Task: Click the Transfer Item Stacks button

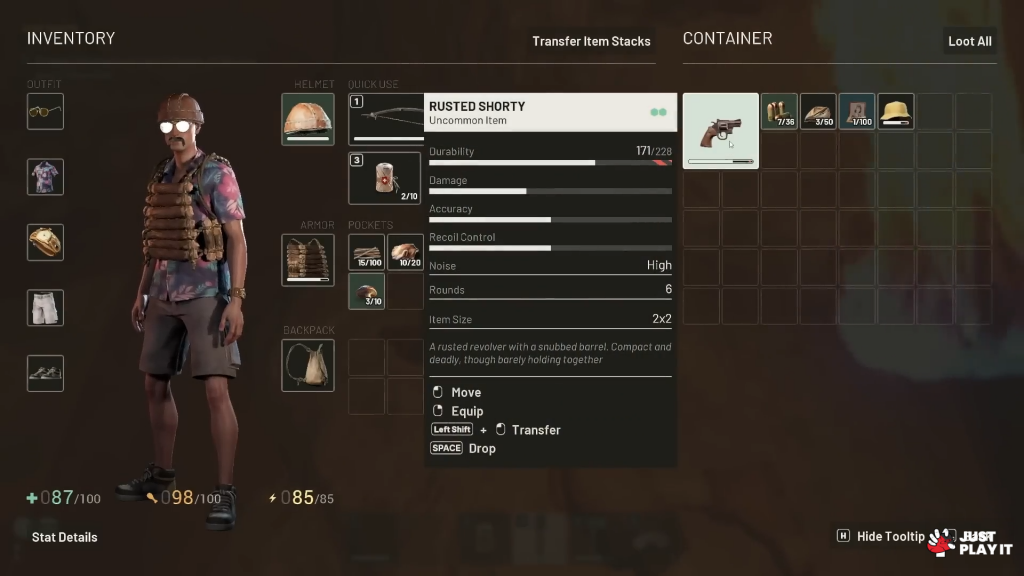Action: (x=591, y=41)
